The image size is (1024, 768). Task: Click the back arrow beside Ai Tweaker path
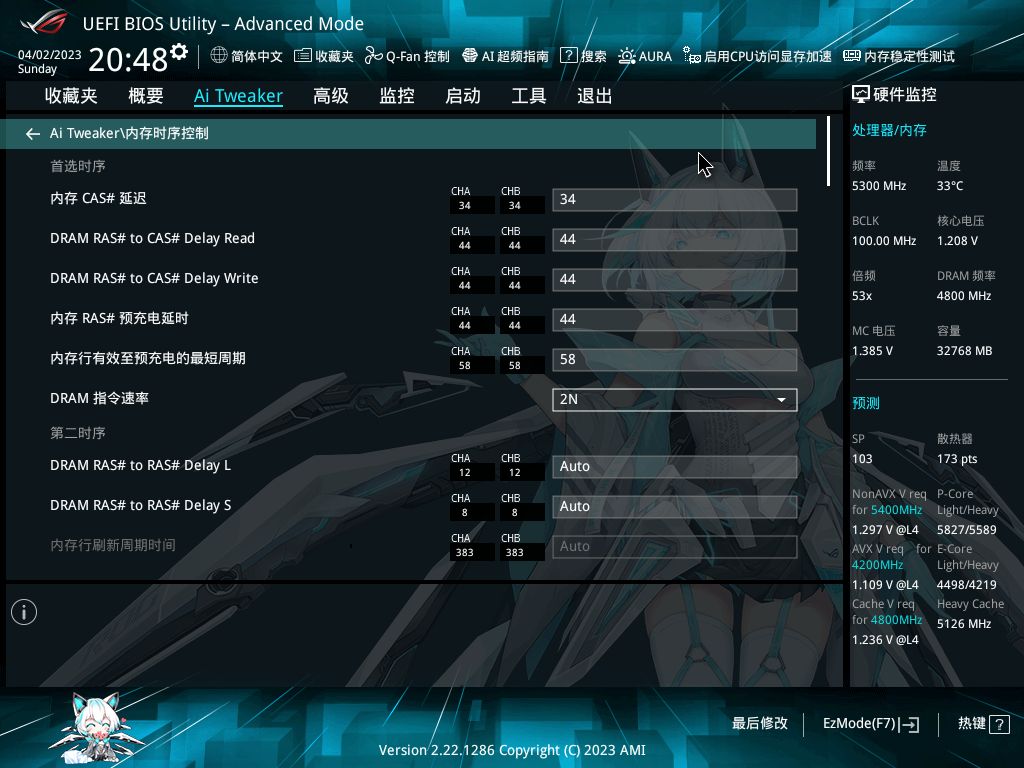[33, 133]
